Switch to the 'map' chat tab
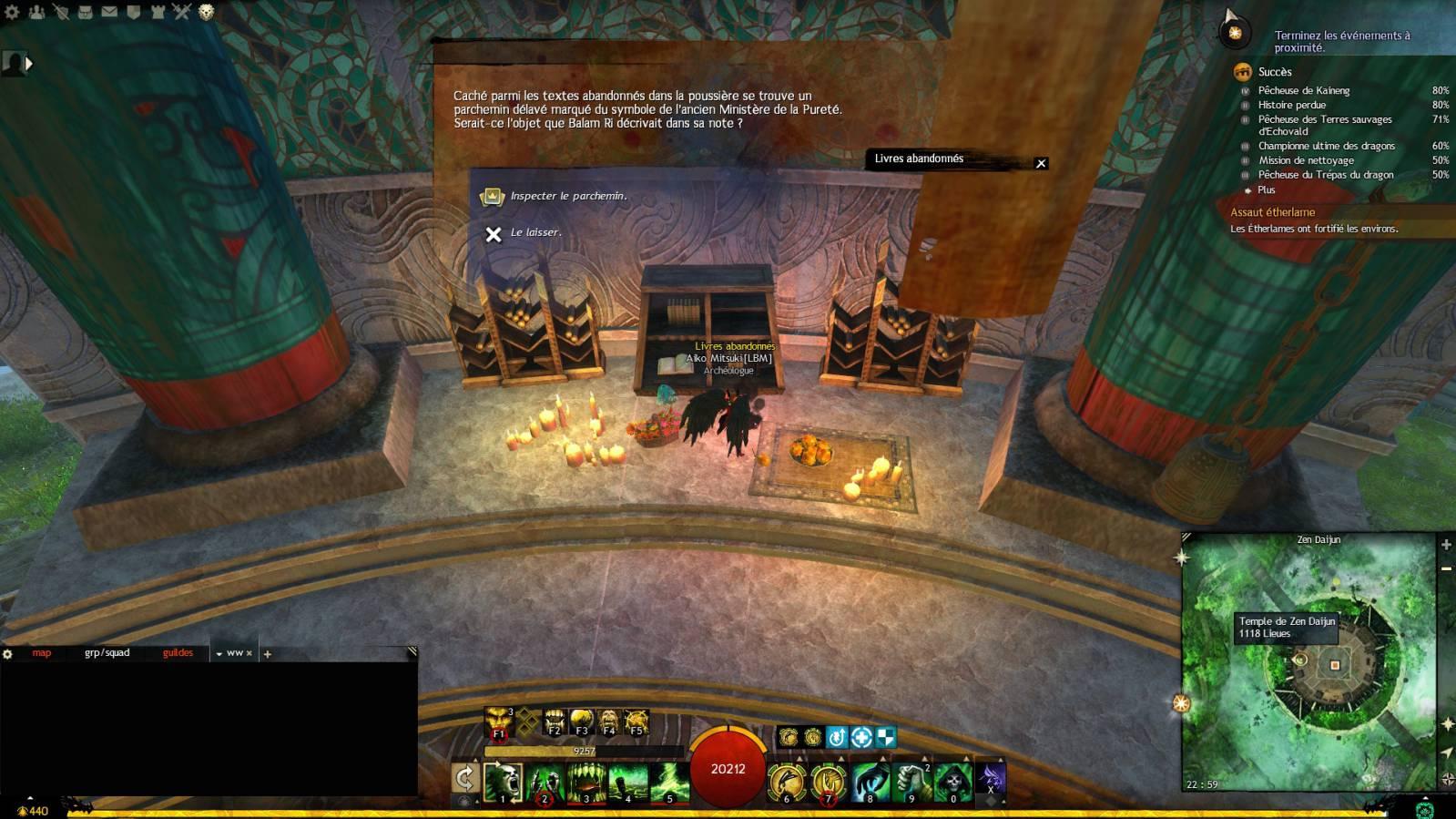Viewport: 1456px width, 819px height. 42,653
